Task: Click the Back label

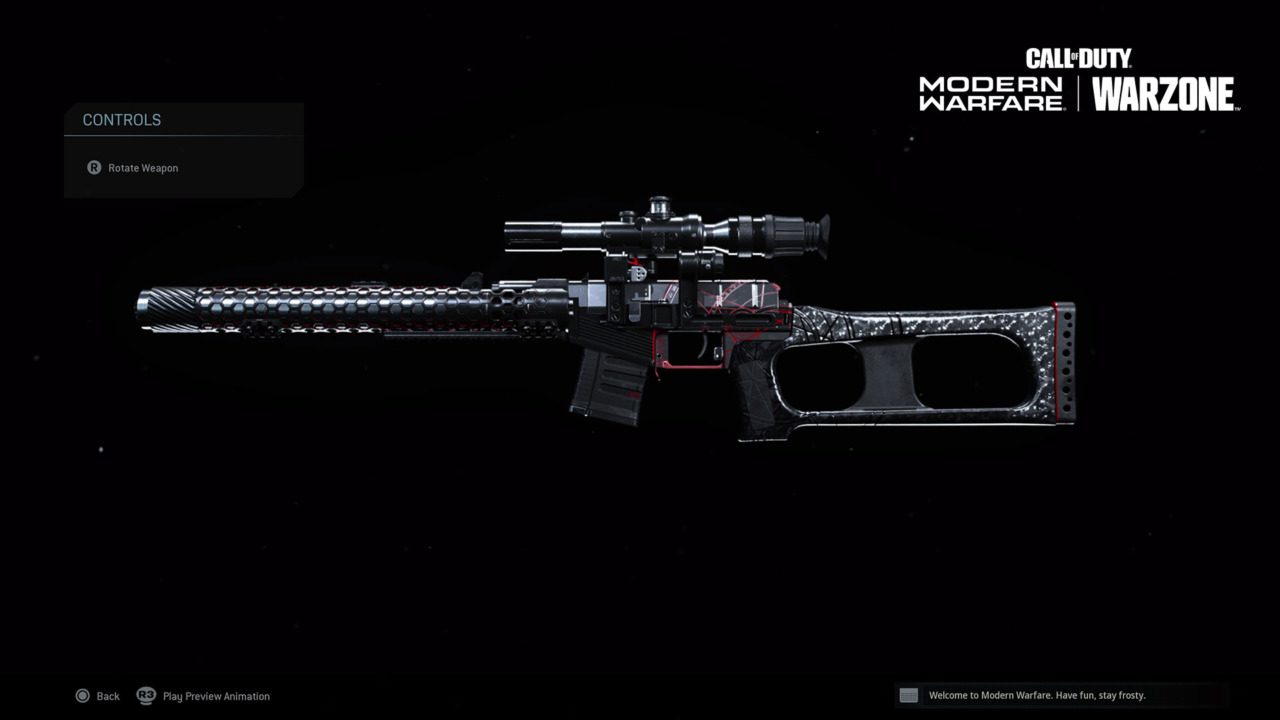Action: (x=107, y=696)
